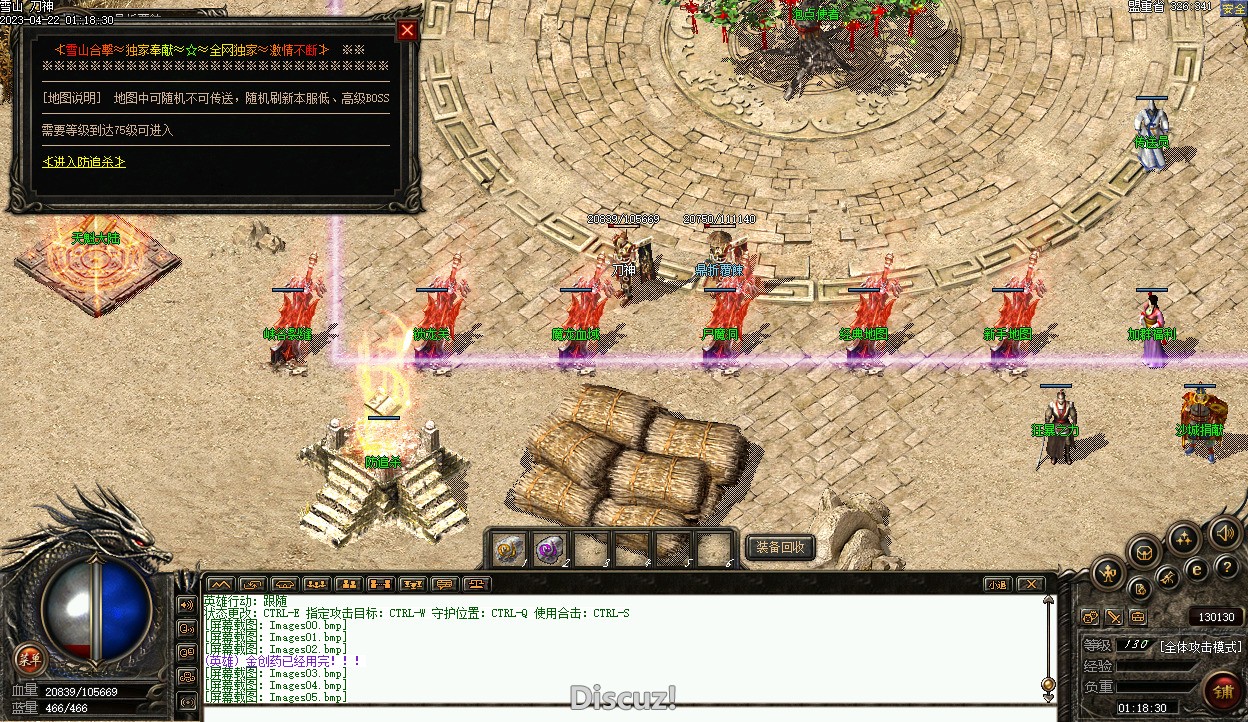1248x722 pixels.
Task: Toggle sound with the speaker round button
Action: (1224, 533)
